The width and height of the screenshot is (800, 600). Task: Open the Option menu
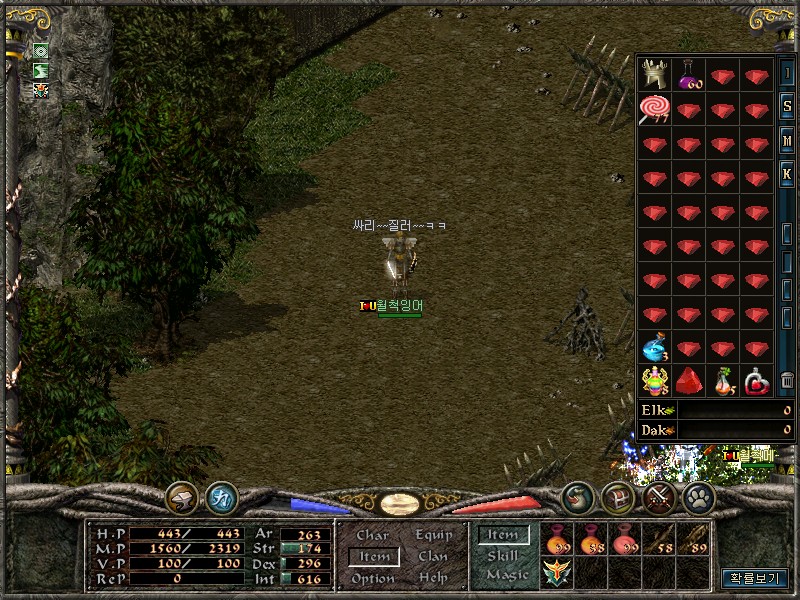373,579
